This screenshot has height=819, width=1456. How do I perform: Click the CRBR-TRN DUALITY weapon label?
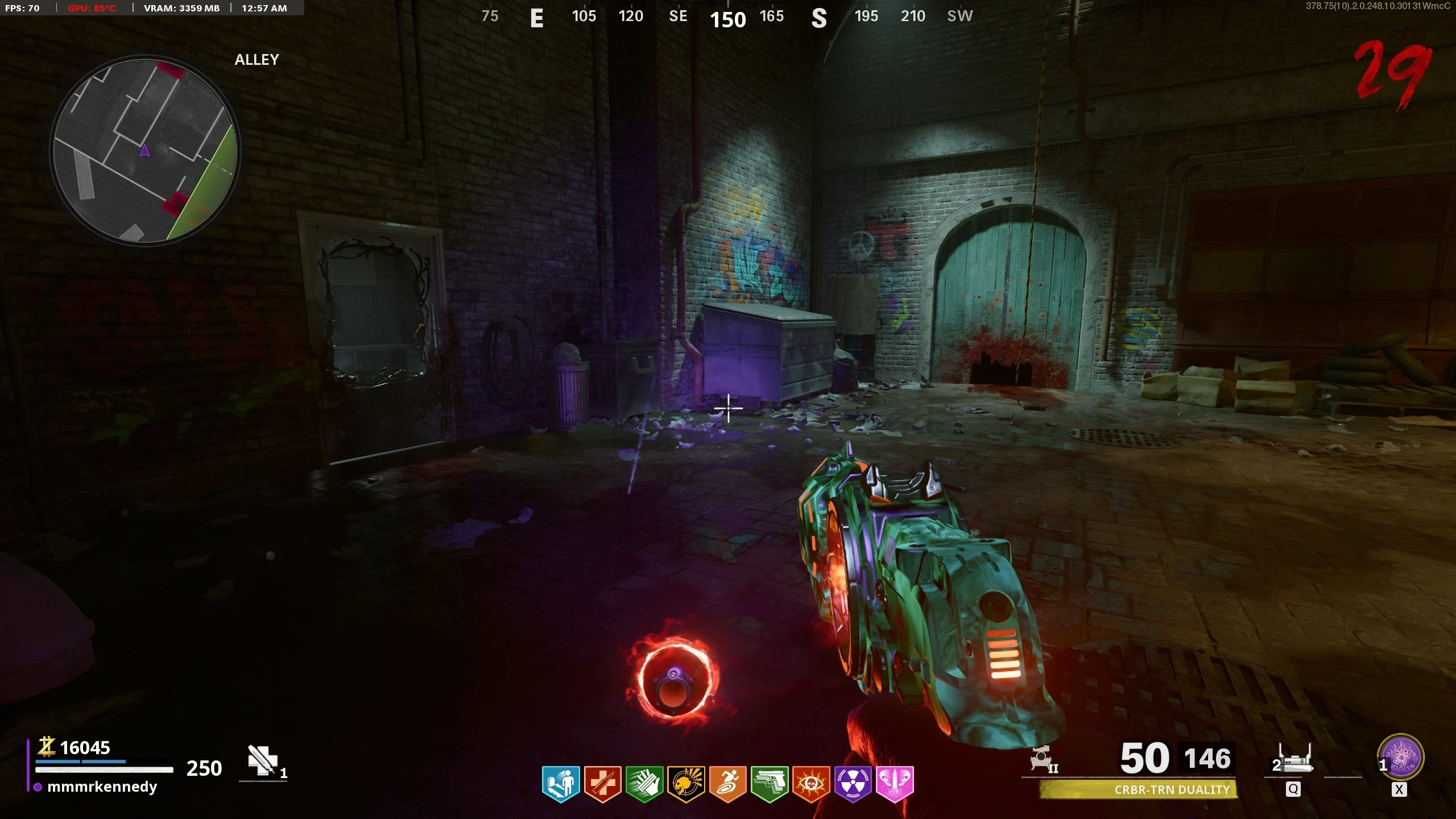1172,789
